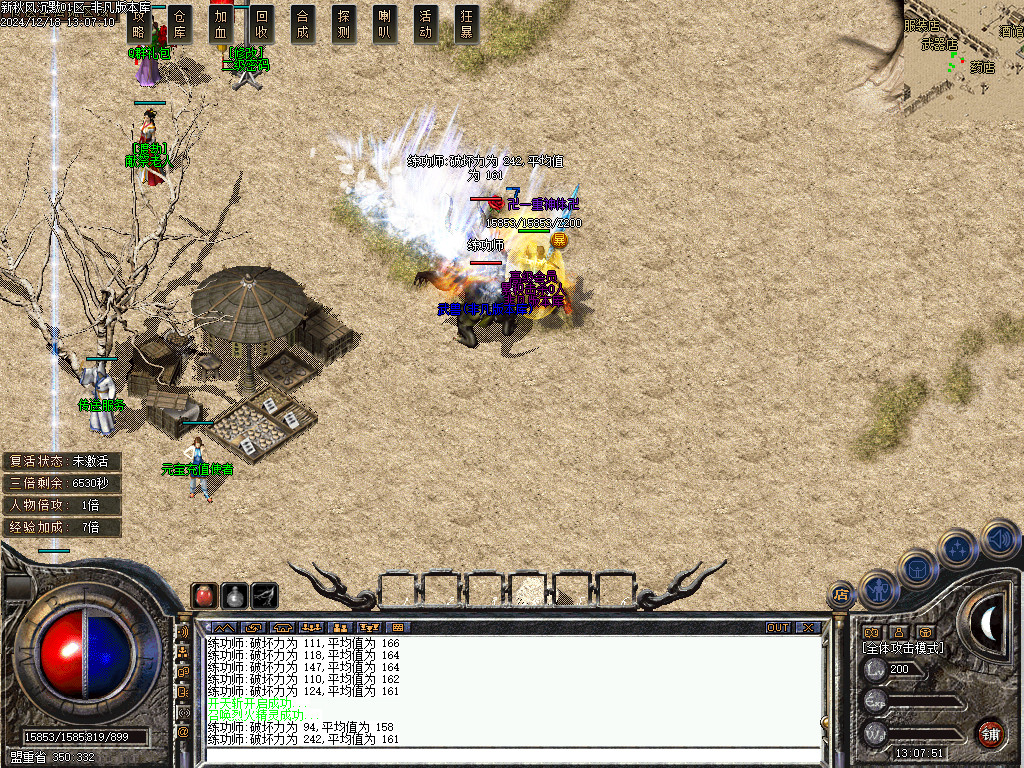This screenshot has height=768, width=1024.
Task: Open the bag inventory round icon
Action: coord(918,568)
